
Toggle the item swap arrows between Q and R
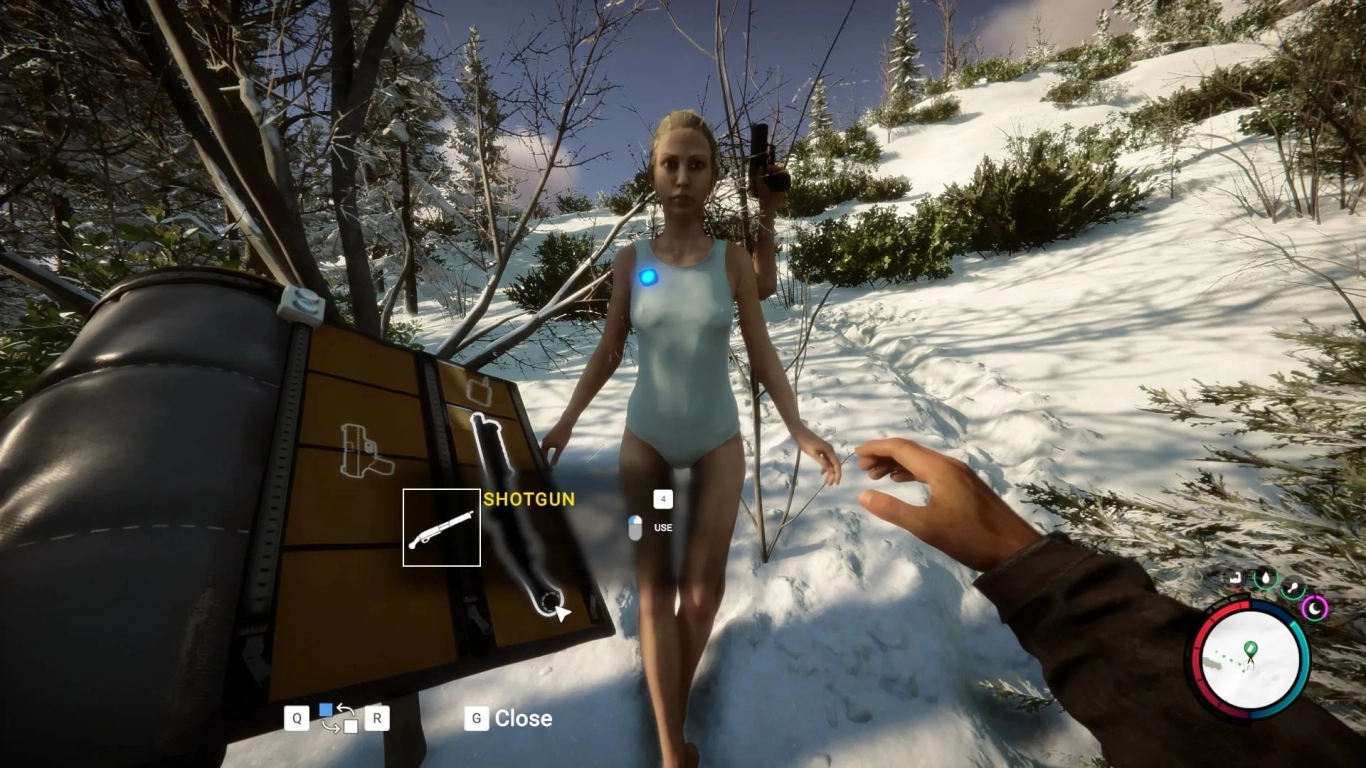tap(340, 718)
